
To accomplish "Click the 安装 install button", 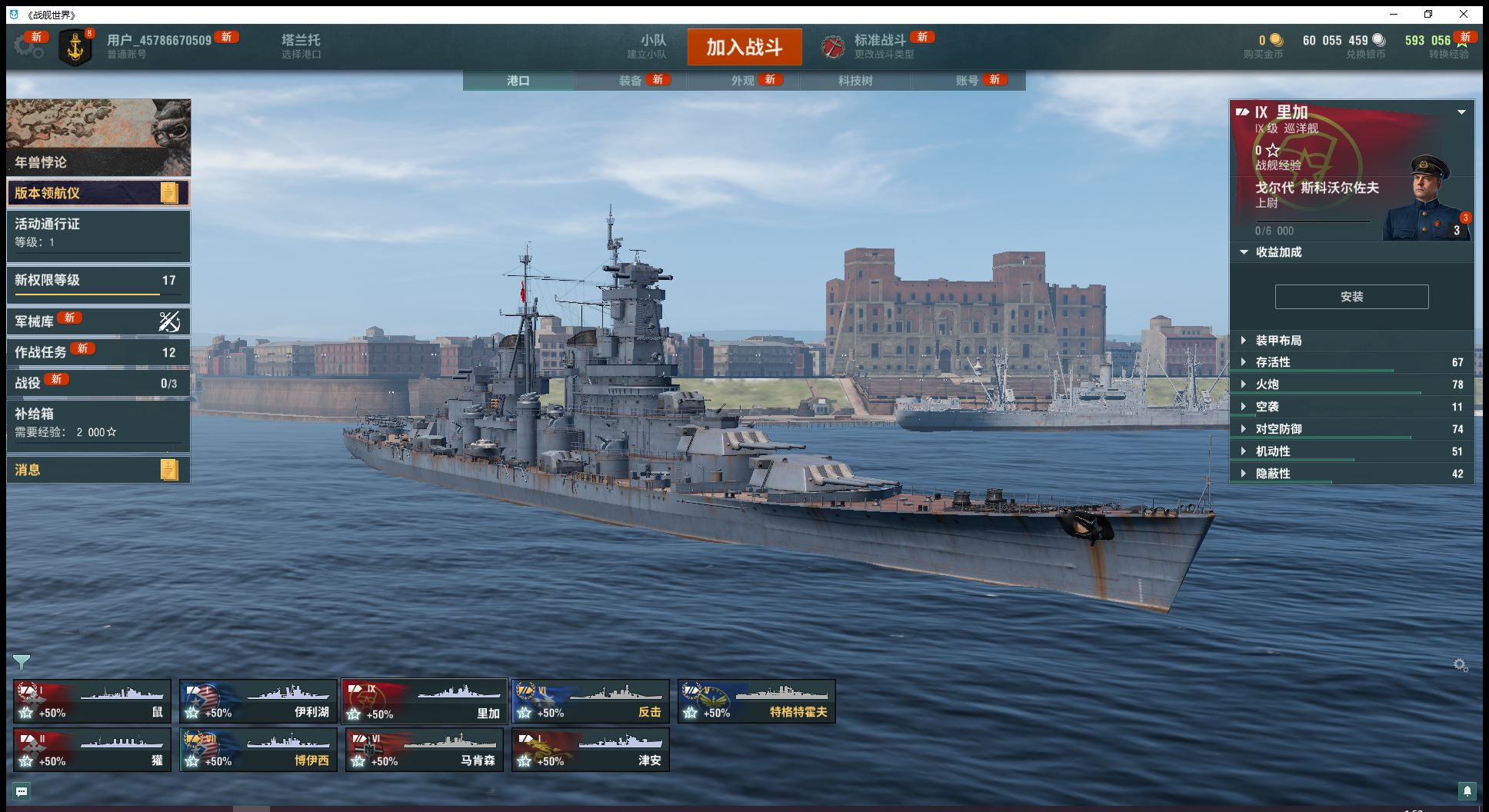I will (1351, 297).
